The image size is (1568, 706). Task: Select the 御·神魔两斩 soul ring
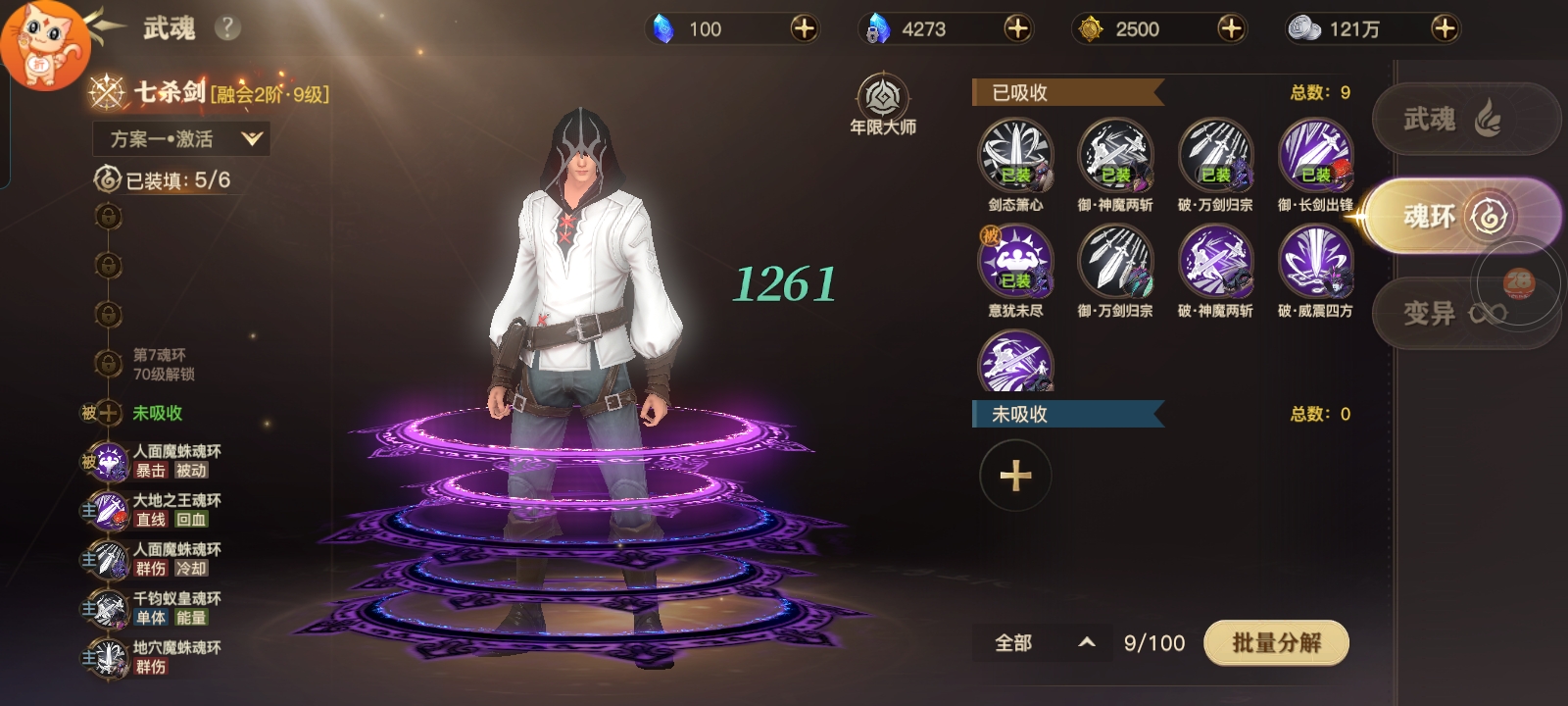(1115, 156)
